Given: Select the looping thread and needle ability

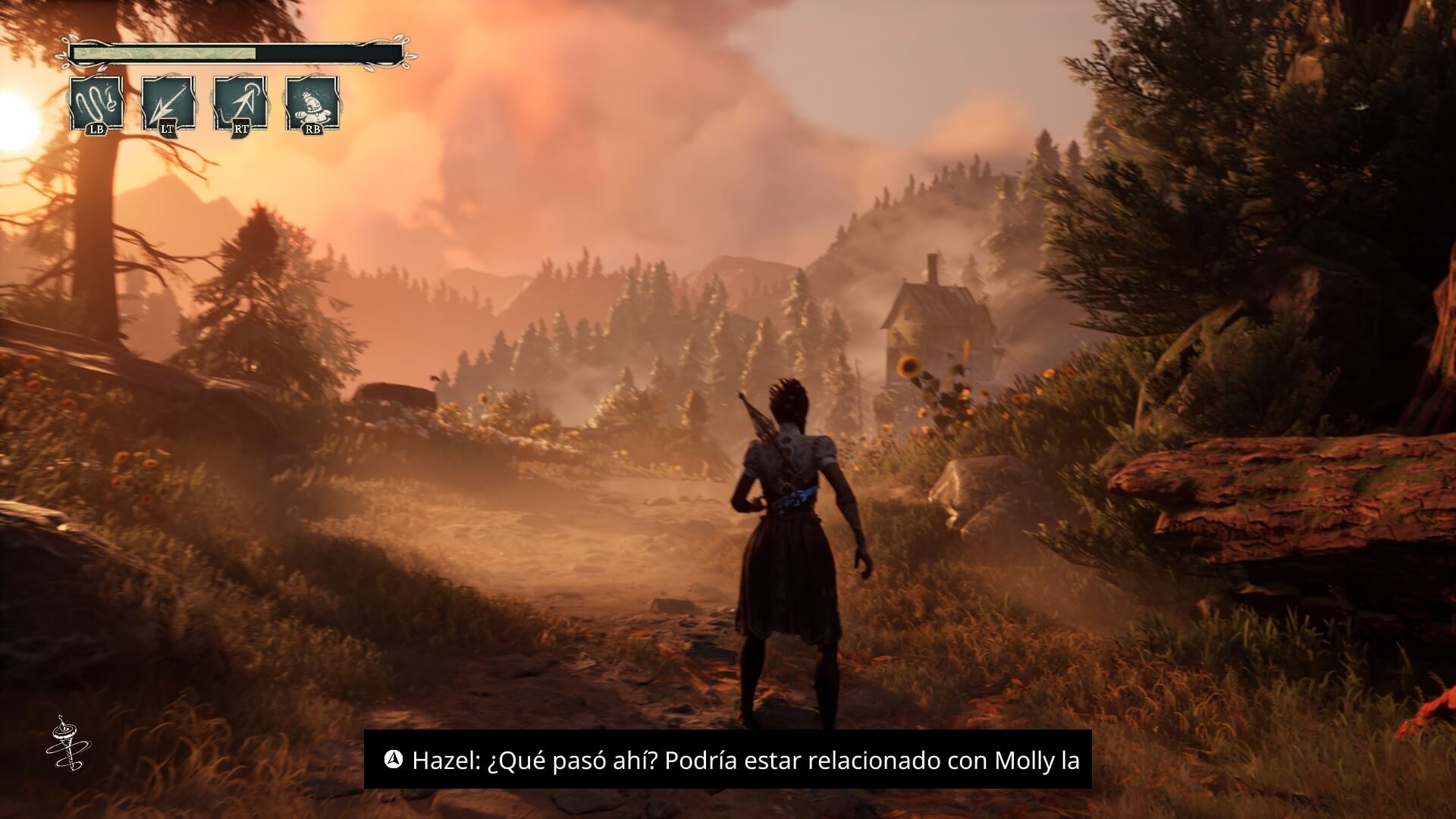Looking at the screenshot, I should [96, 104].
